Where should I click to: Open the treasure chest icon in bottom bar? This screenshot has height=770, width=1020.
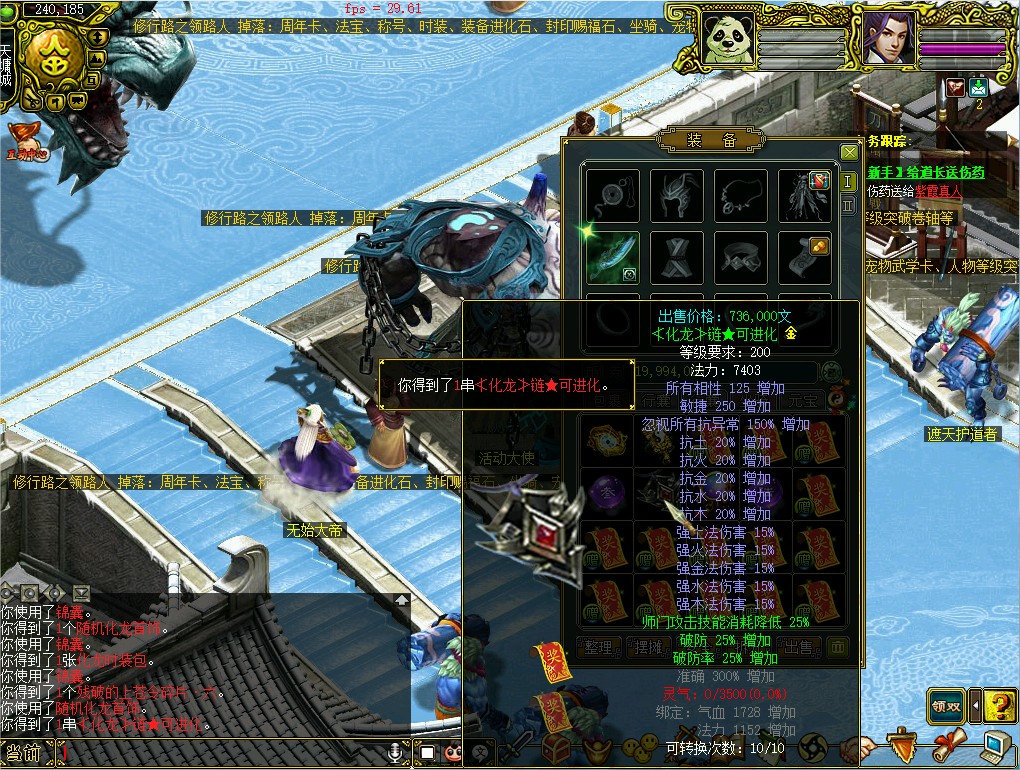[x=556, y=747]
